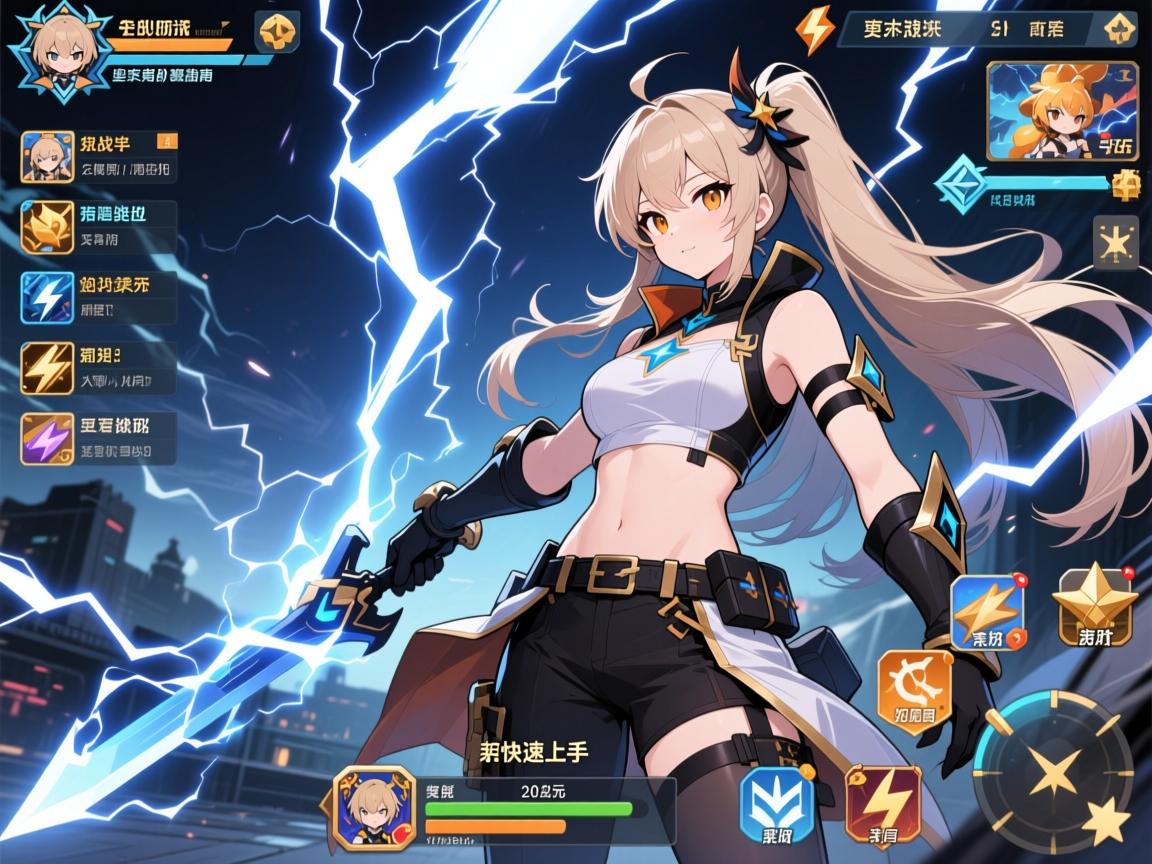The height and width of the screenshot is (864, 1152).
Task: Choose the golden crest skill entry
Action: point(98,226)
